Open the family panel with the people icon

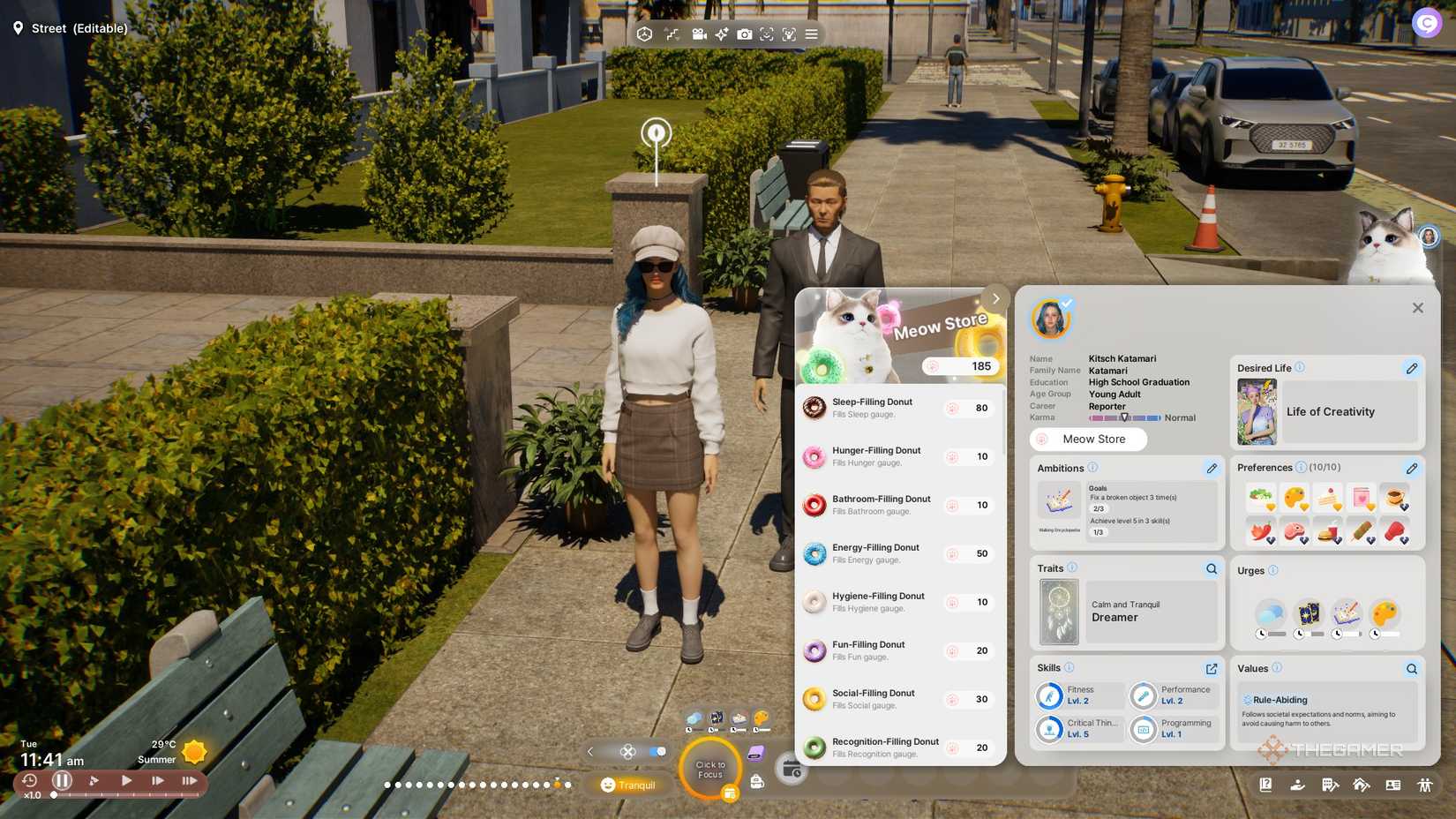tap(1426, 784)
